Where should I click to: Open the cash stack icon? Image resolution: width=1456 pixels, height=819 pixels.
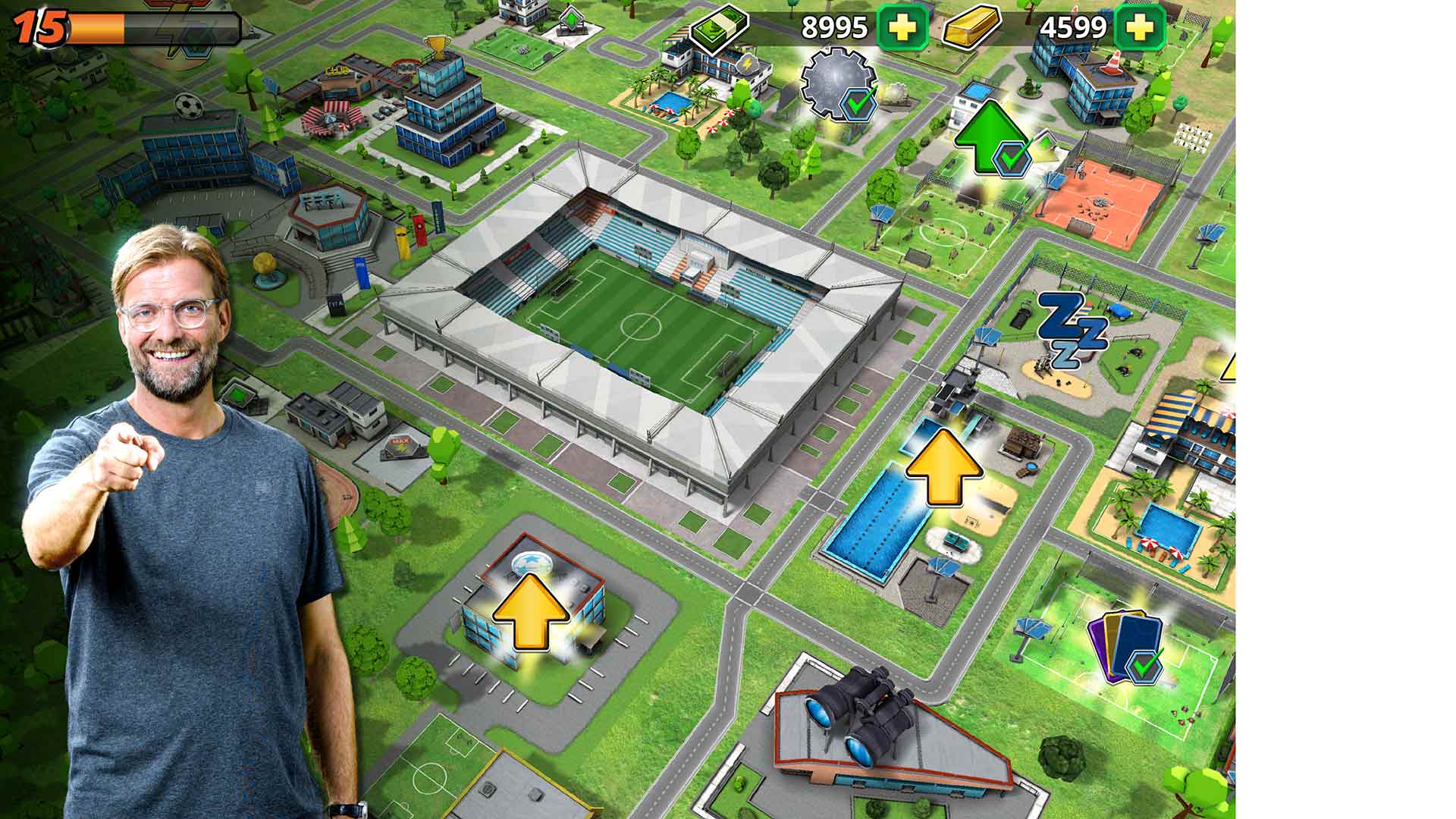coord(718,27)
